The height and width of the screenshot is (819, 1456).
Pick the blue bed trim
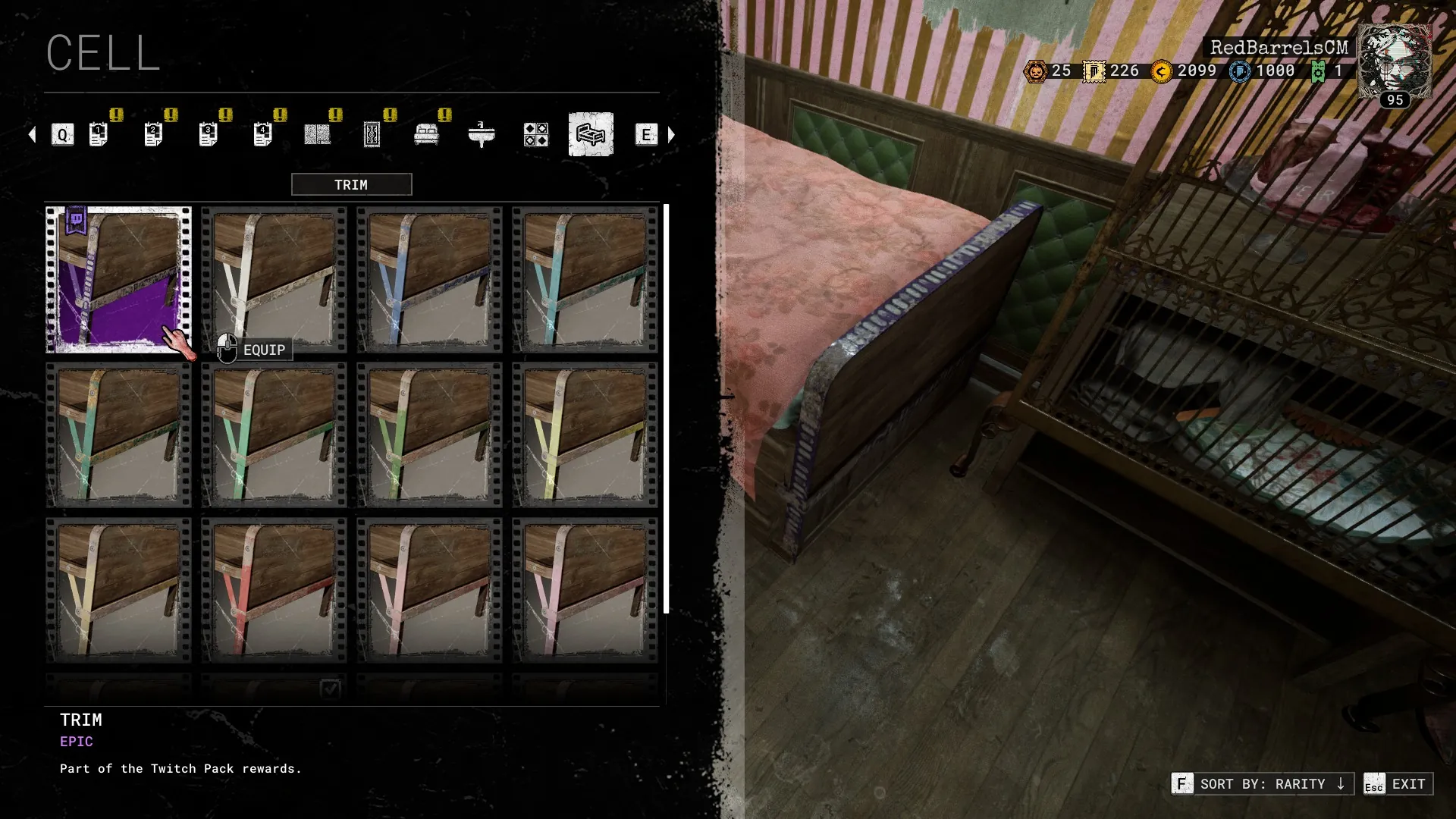point(429,279)
